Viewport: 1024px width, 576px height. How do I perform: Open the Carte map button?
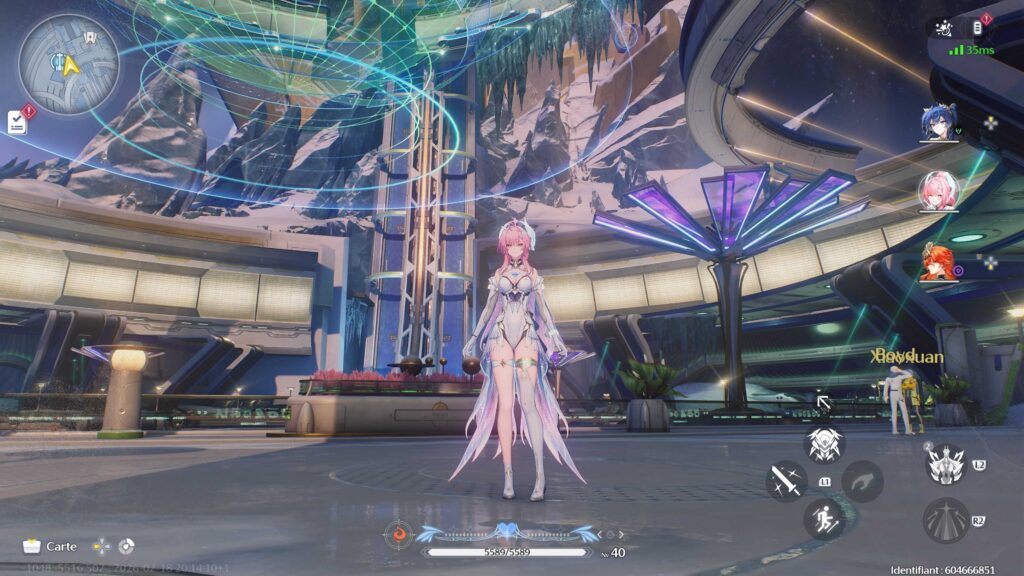click(50, 546)
